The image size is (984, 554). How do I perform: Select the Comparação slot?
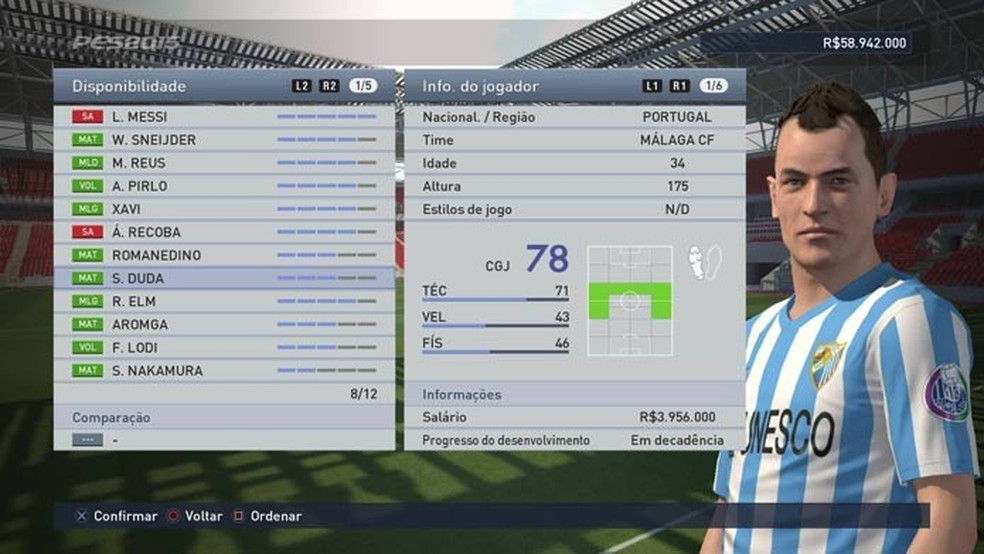[x=224, y=439]
